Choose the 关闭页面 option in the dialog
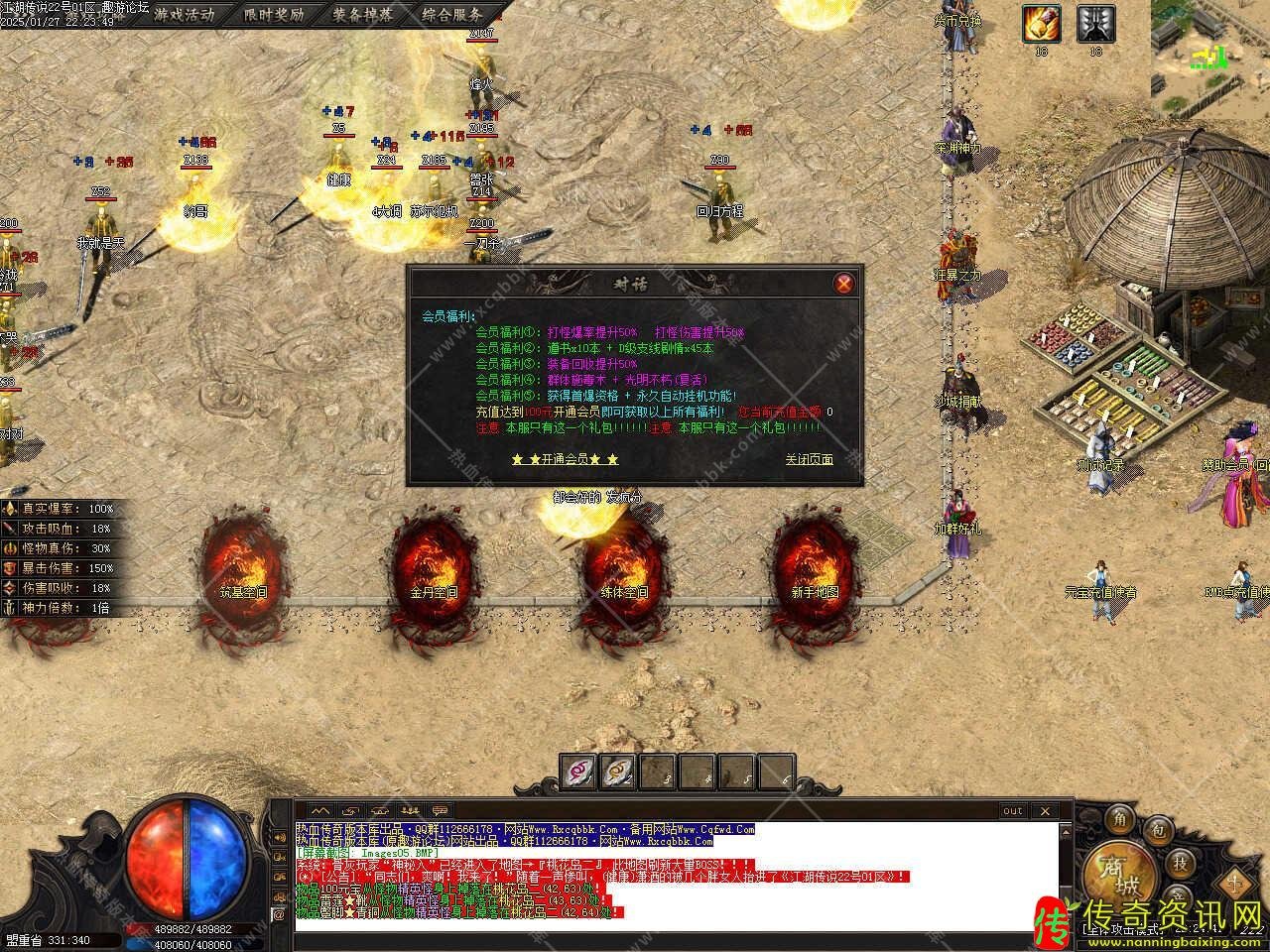Screen dimensions: 1270x952 point(809,459)
